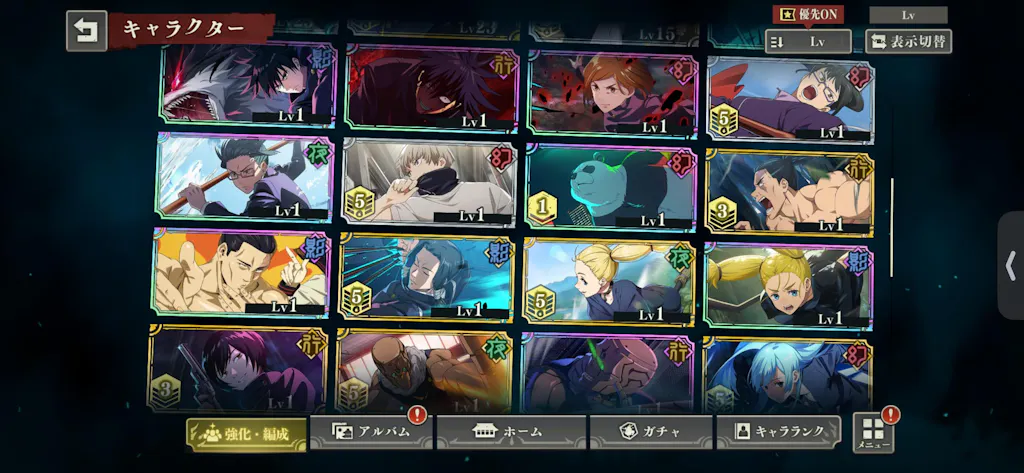Open the アルバム album menu
The width and height of the screenshot is (1024, 473).
371,432
